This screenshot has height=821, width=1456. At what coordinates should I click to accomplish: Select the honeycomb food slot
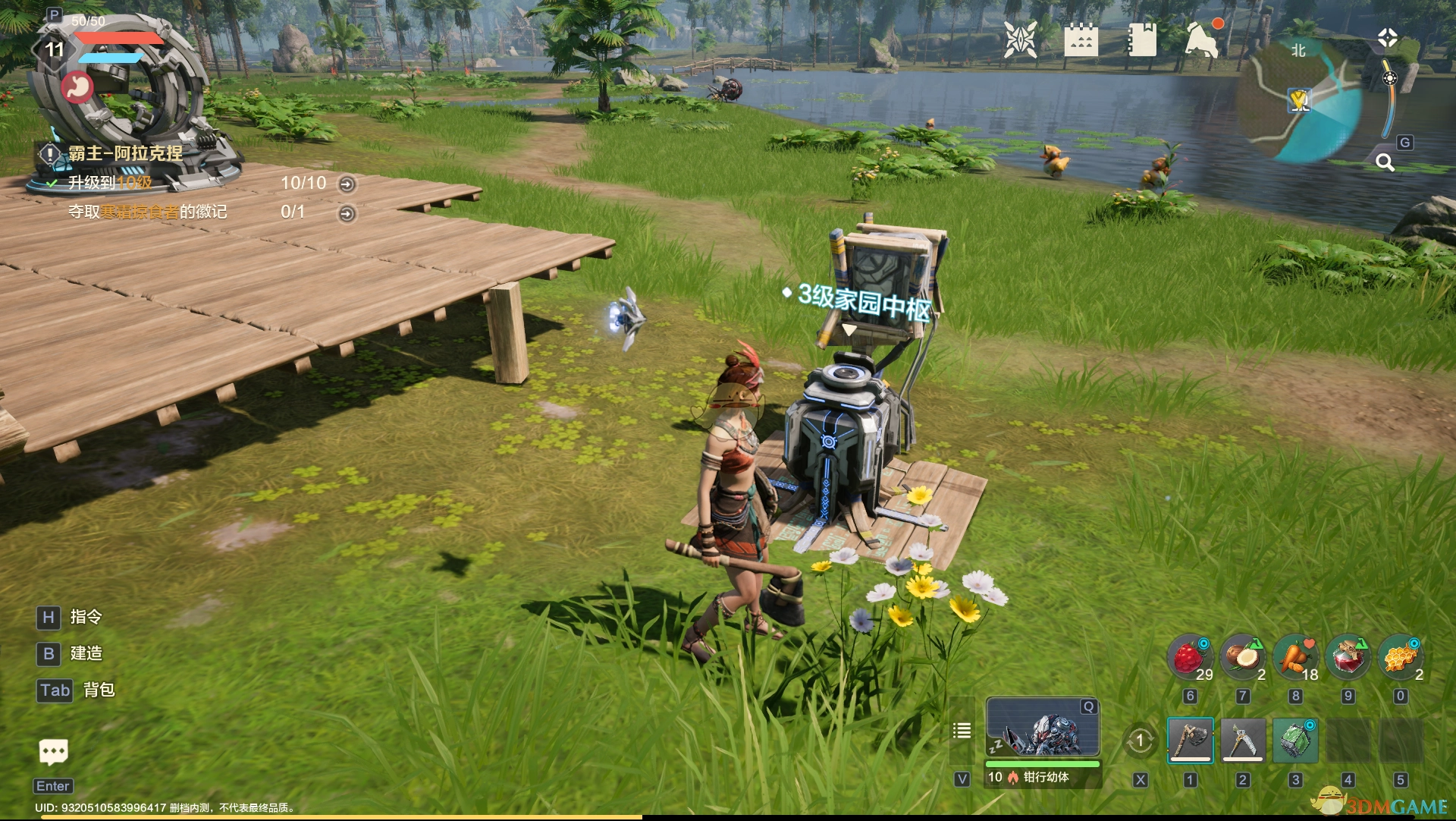[1400, 657]
